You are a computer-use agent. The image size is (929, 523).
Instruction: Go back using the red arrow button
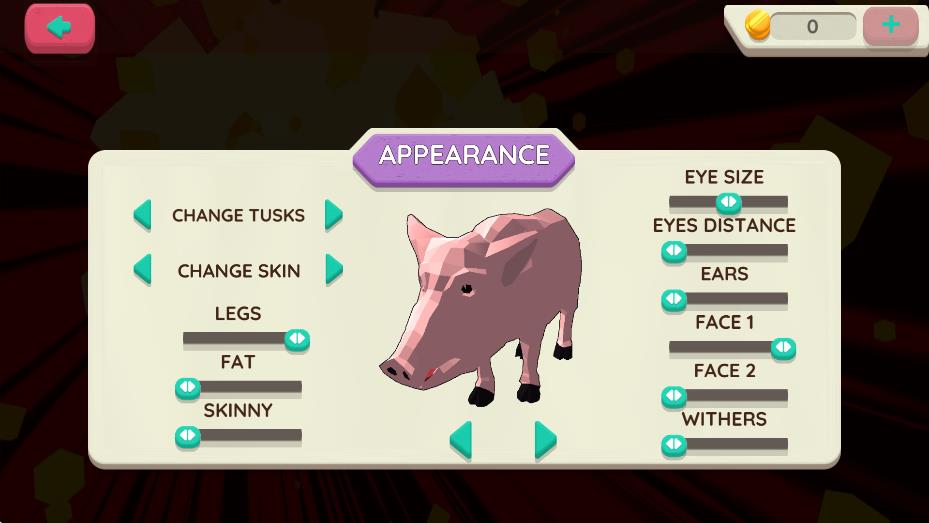[60, 27]
